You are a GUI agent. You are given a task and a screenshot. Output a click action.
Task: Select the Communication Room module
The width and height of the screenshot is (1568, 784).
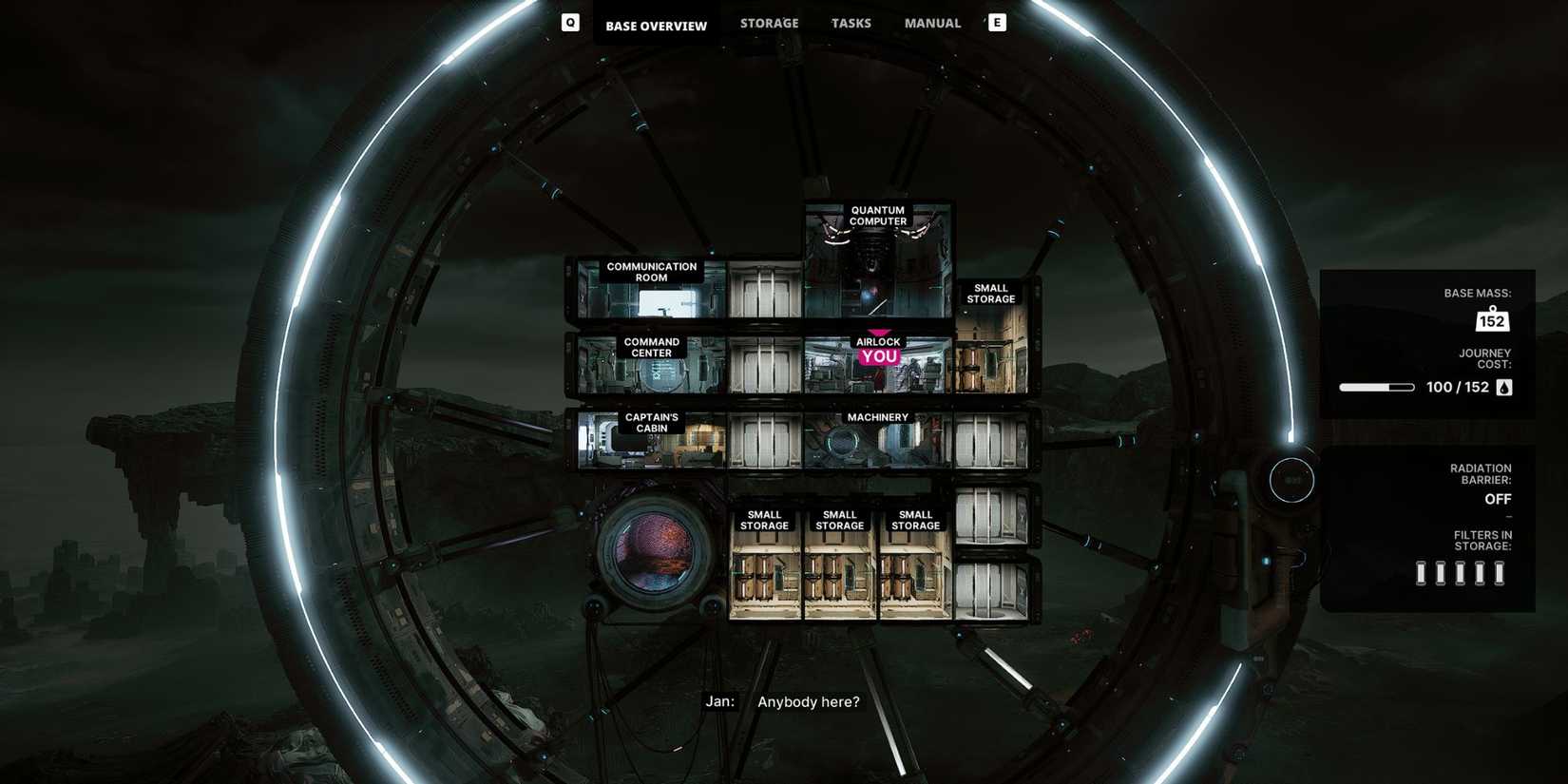pyautogui.click(x=651, y=290)
